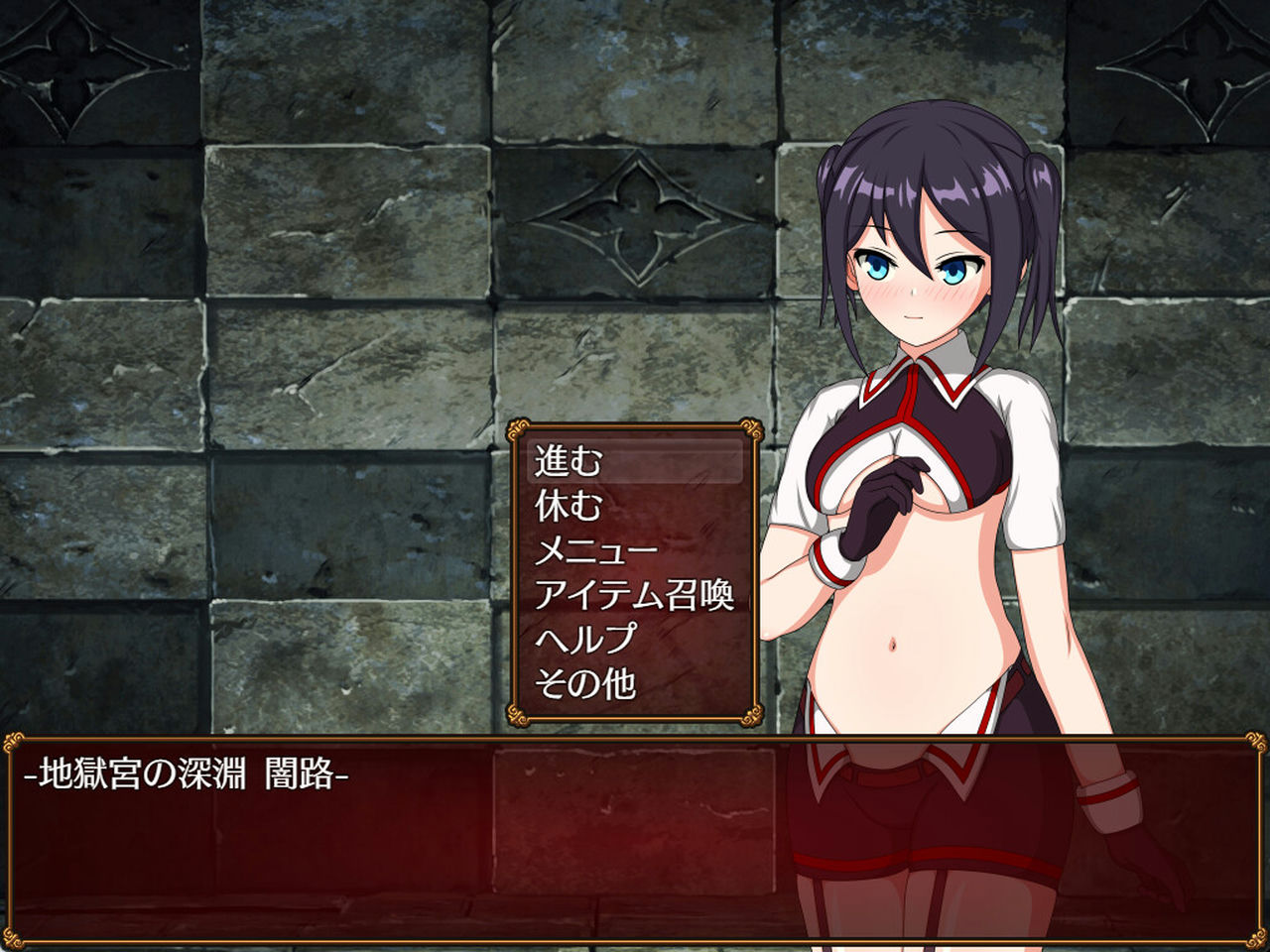Select アイテム召喚 to summon items
This screenshot has width=1270, height=952.
tap(635, 596)
